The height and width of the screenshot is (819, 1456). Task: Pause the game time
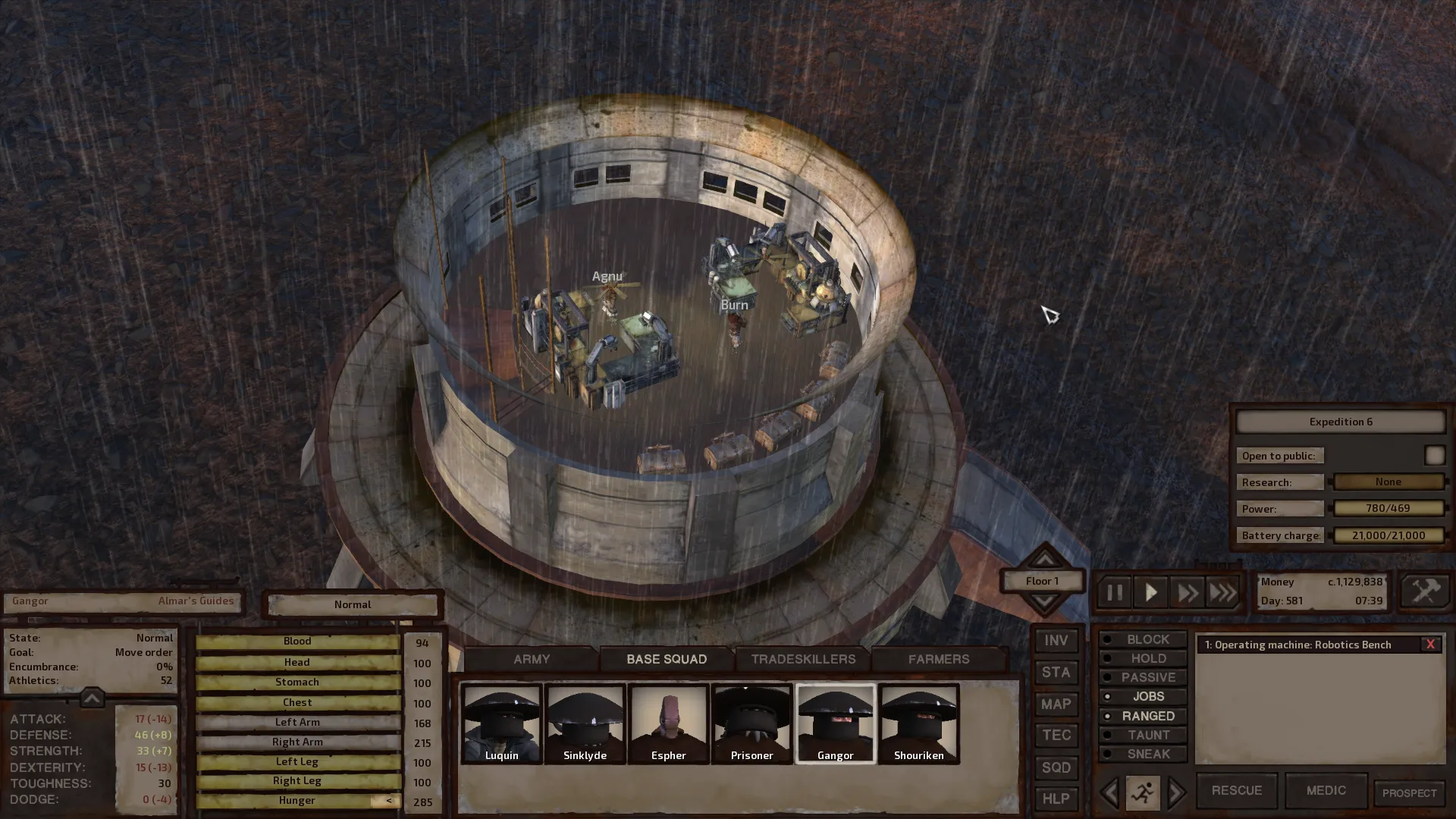click(x=1114, y=592)
